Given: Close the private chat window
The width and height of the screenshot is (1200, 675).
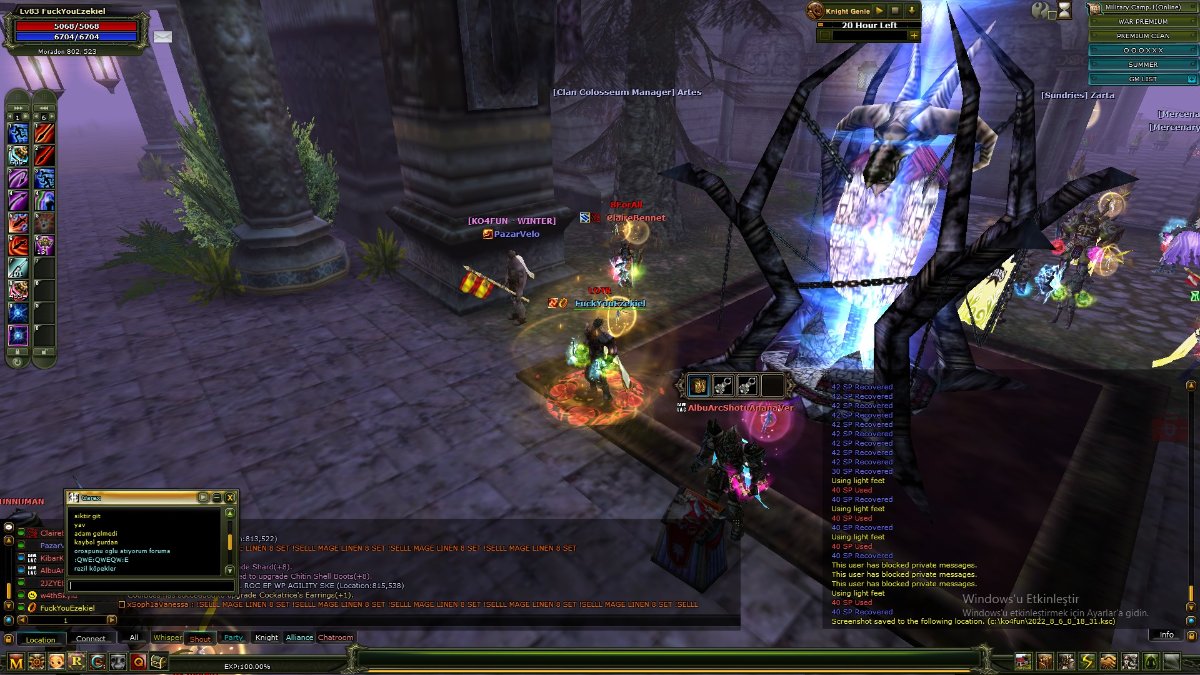Looking at the screenshot, I should (x=231, y=497).
